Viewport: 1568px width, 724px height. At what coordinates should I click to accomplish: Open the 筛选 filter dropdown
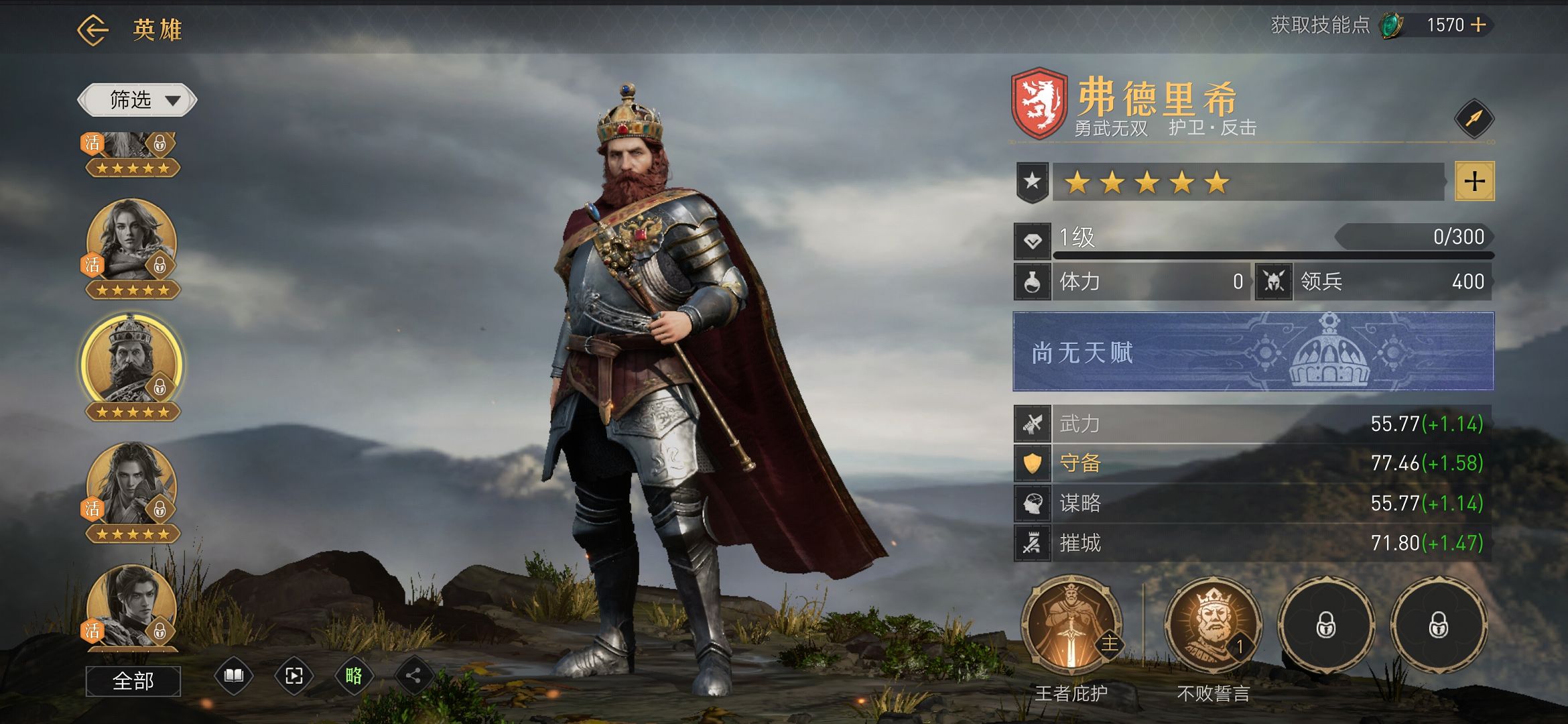coord(137,101)
